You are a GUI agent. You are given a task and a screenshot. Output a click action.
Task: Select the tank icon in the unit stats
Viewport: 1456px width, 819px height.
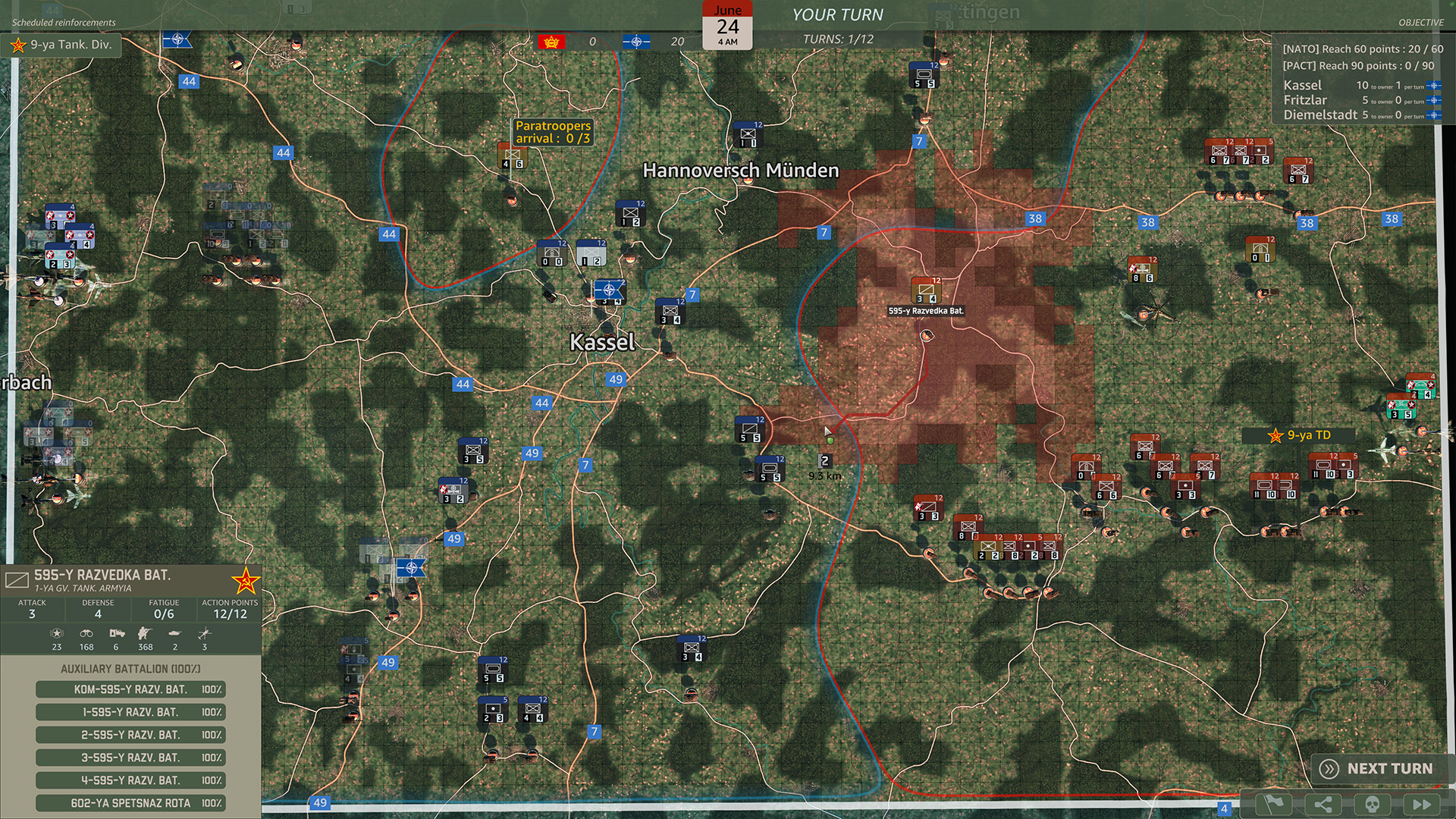tap(174, 634)
